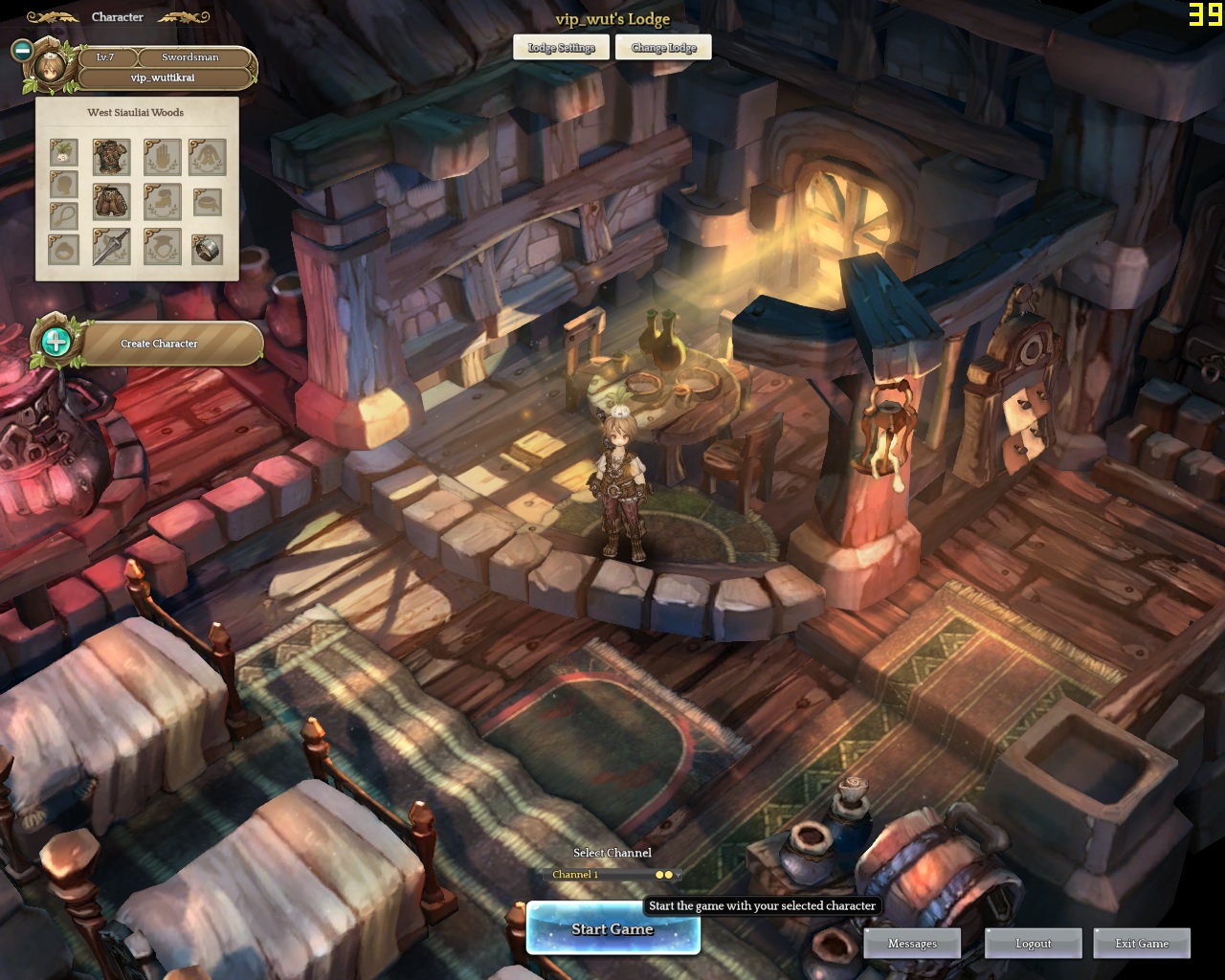Select the leather pants equipment slot
This screenshot has height=980, width=1225.
pos(112,202)
